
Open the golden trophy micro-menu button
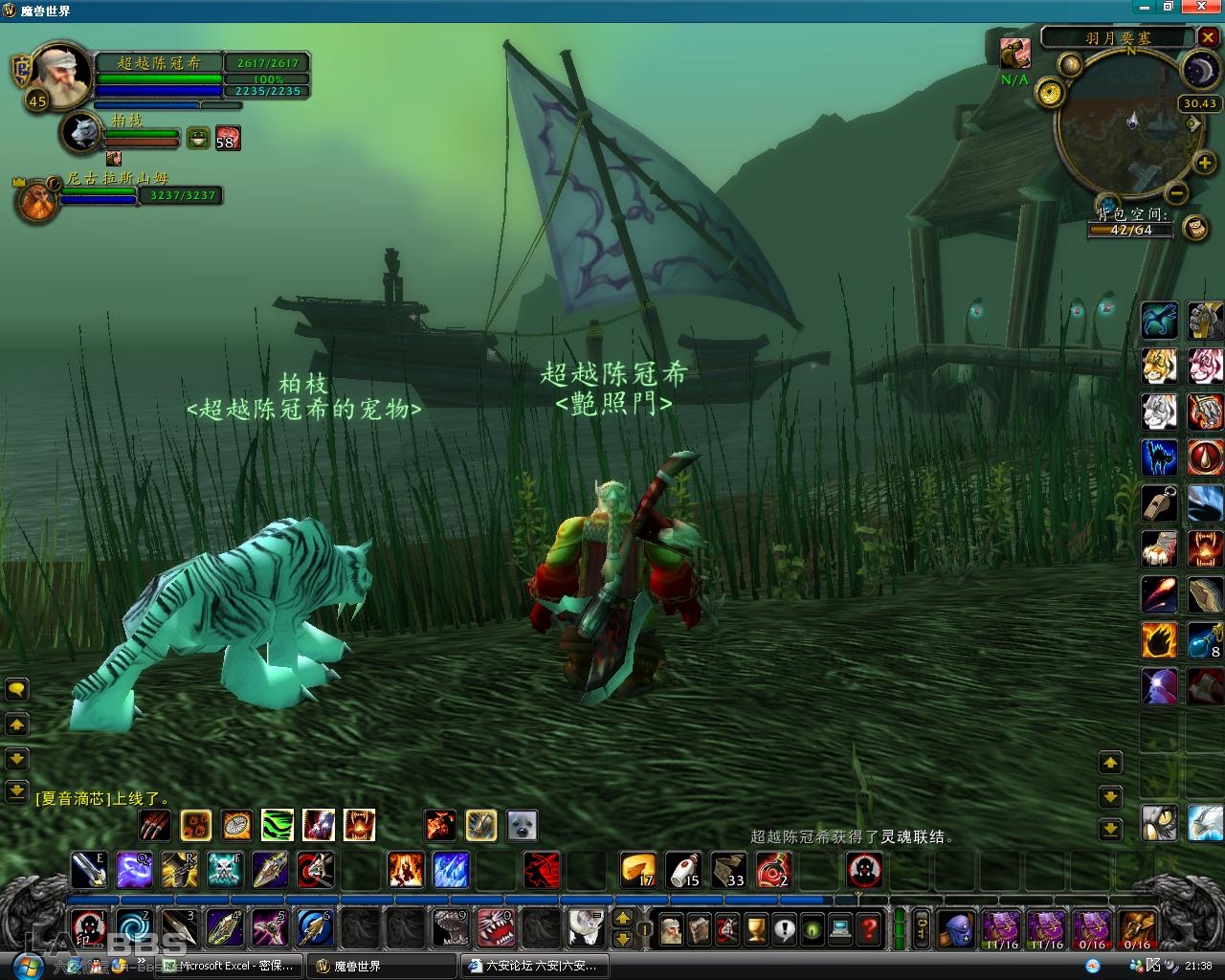[x=756, y=928]
